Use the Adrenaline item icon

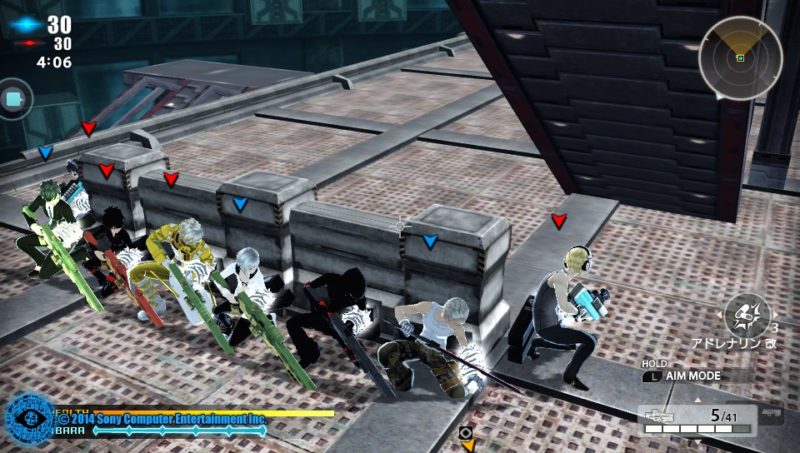pos(744,313)
